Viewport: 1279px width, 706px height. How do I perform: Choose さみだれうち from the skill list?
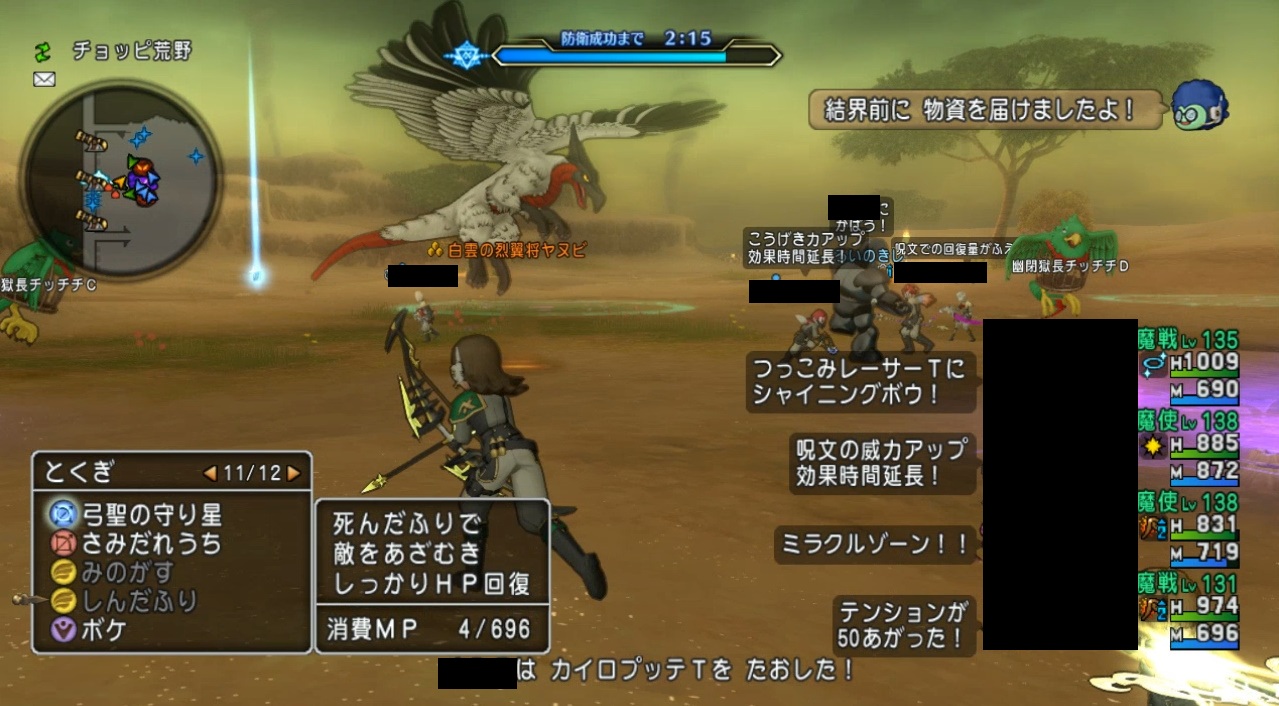pyautogui.click(x=136, y=544)
